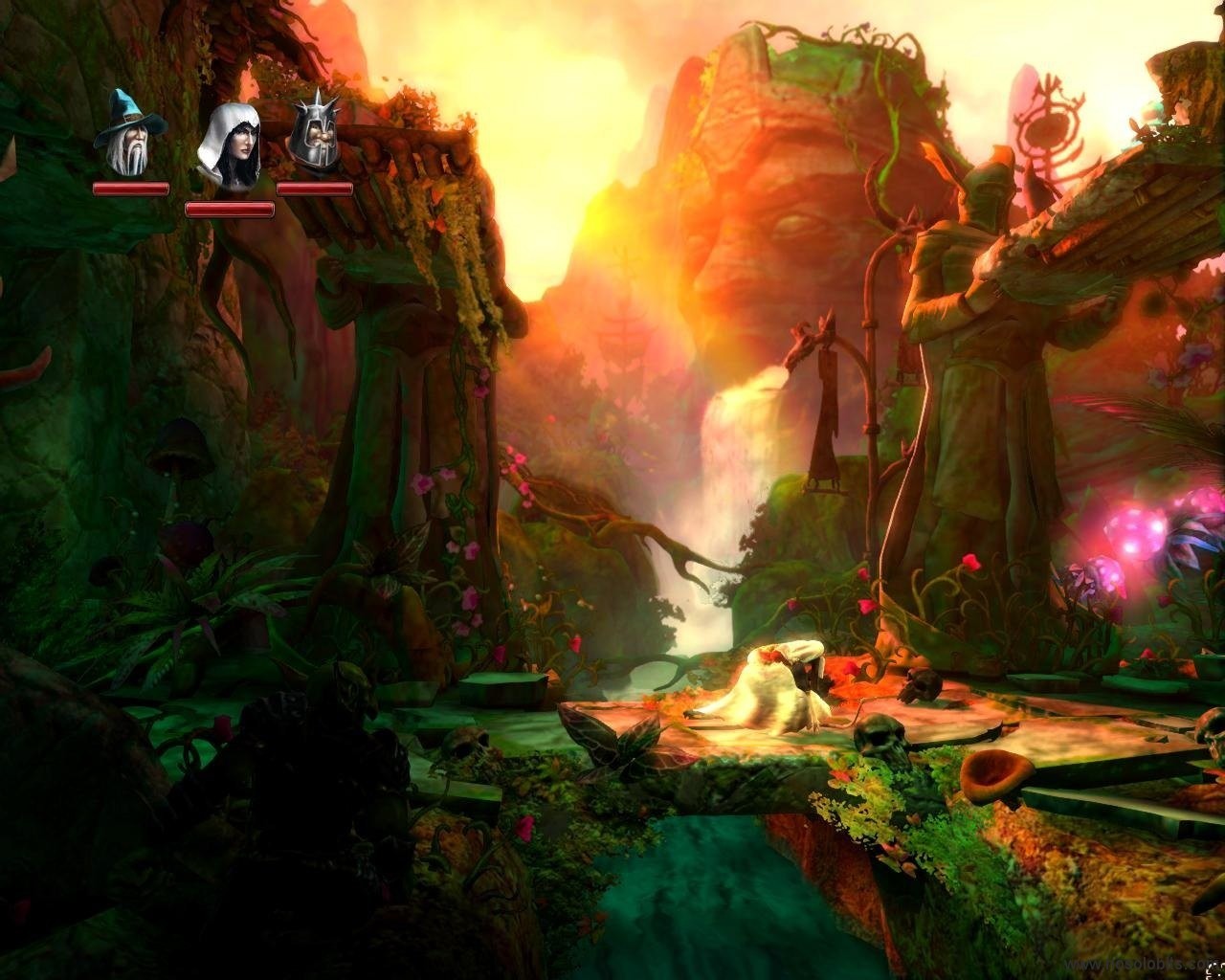The height and width of the screenshot is (980, 1225).
Task: Select the wizard character portrait
Action: pos(130,136)
